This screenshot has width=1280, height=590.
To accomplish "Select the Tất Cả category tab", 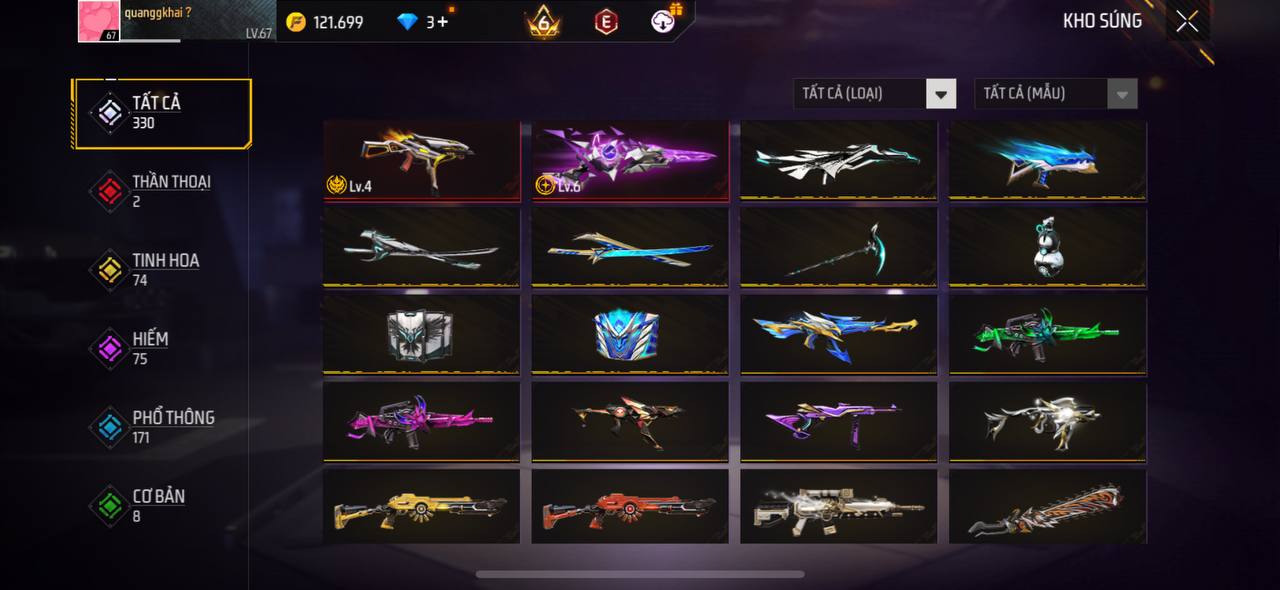I will pyautogui.click(x=161, y=113).
